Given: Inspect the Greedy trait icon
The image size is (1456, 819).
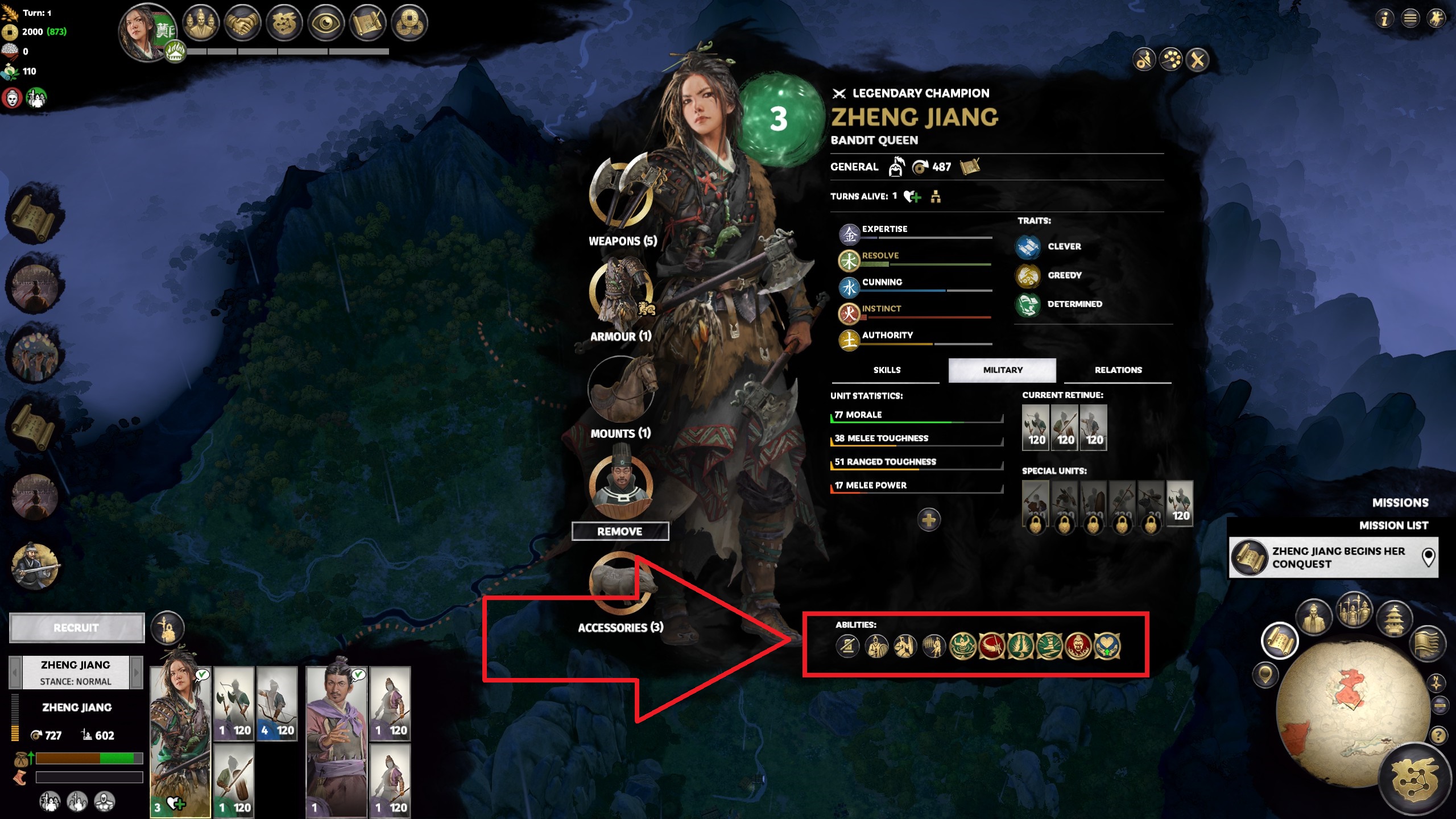Looking at the screenshot, I should [1028, 276].
